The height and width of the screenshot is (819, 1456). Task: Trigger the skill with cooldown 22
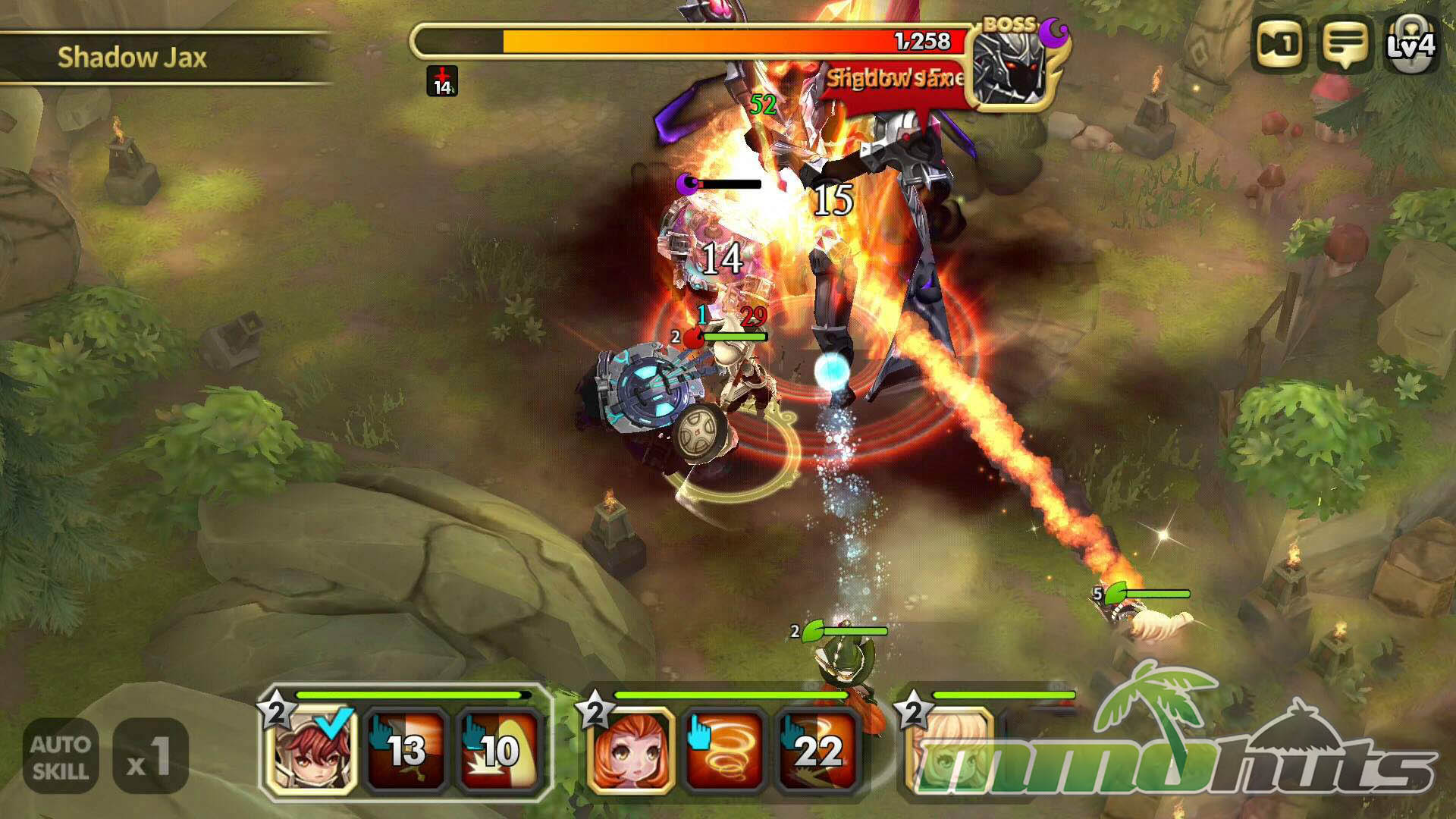pos(817,751)
